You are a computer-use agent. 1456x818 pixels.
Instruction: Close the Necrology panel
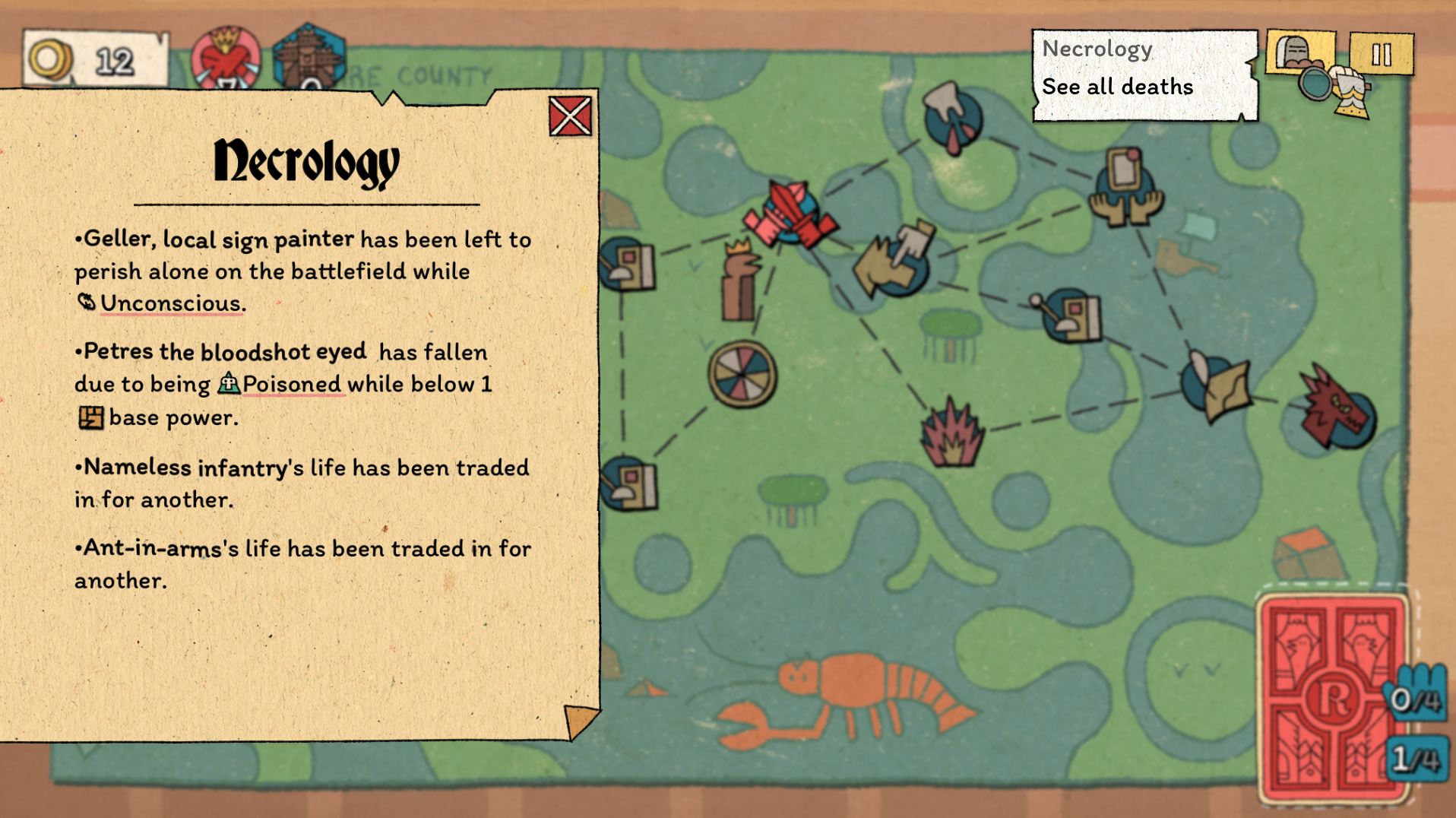pyautogui.click(x=570, y=116)
